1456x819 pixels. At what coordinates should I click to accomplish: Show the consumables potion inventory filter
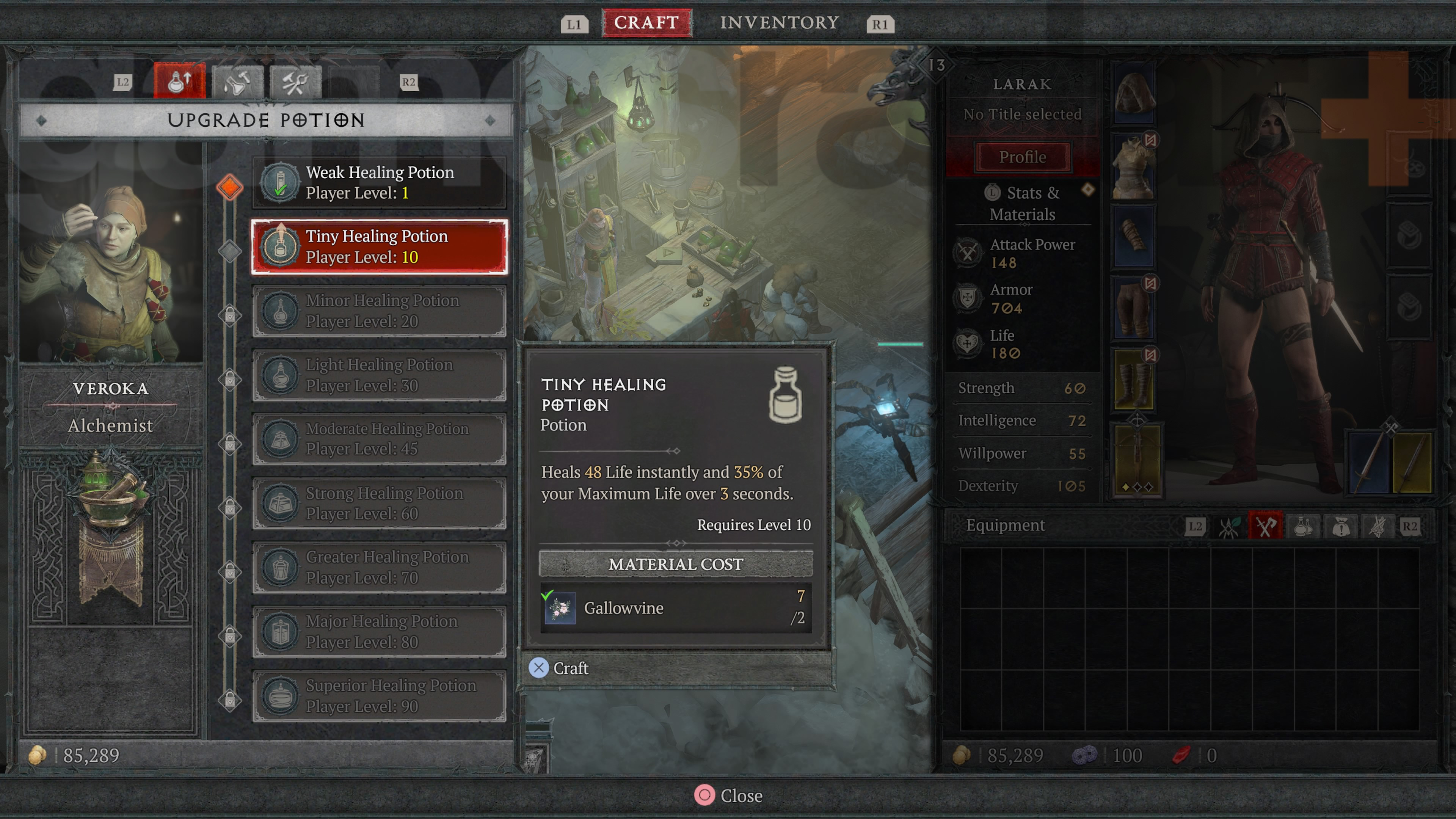tap(1303, 527)
